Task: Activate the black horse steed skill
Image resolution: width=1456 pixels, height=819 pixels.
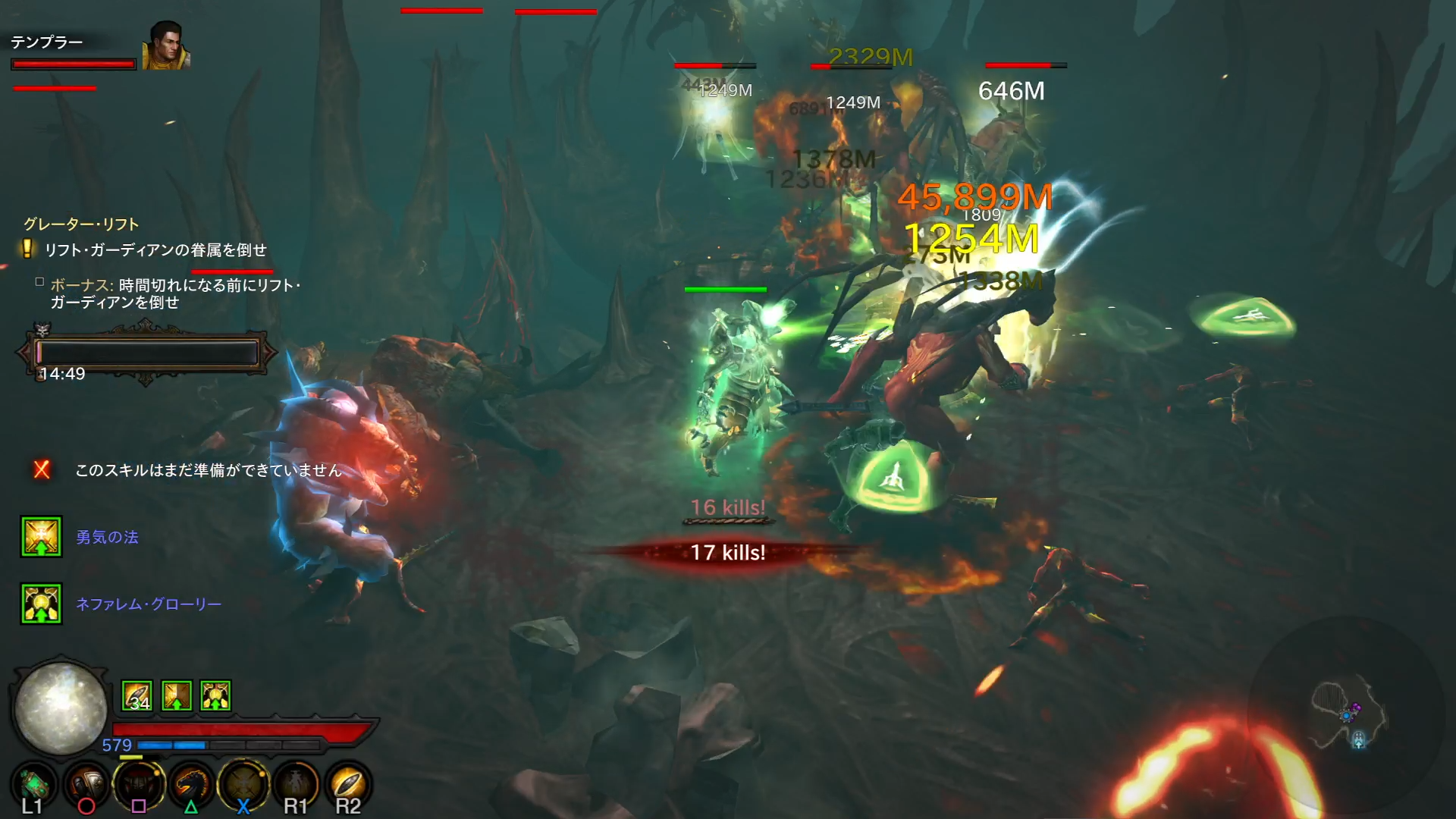Action: [x=191, y=784]
